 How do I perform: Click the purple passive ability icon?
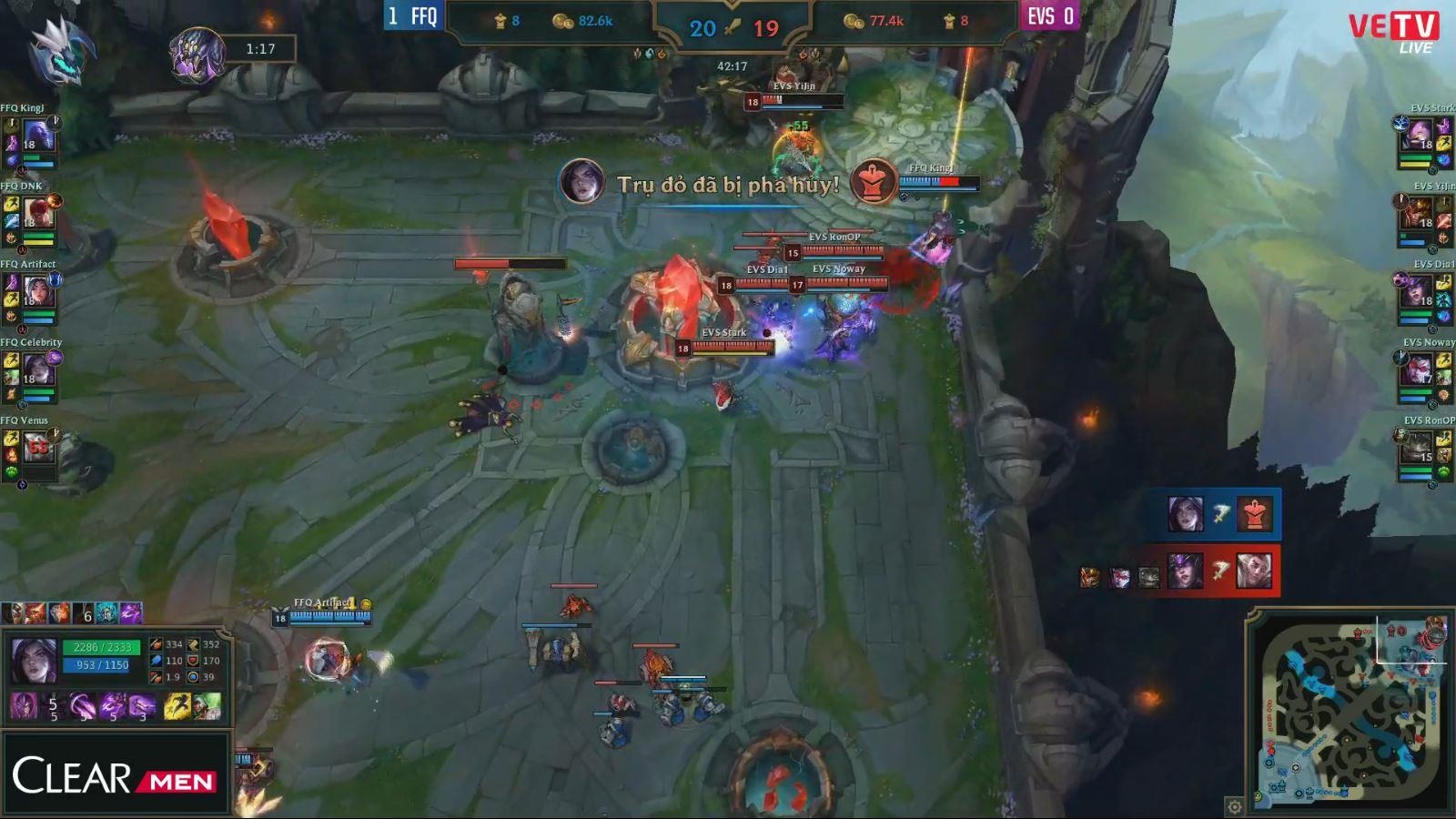(x=23, y=706)
